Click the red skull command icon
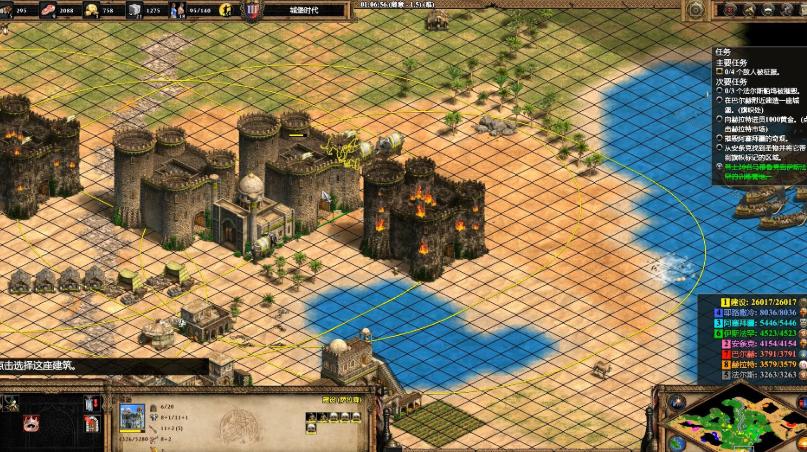 click(x=31, y=423)
